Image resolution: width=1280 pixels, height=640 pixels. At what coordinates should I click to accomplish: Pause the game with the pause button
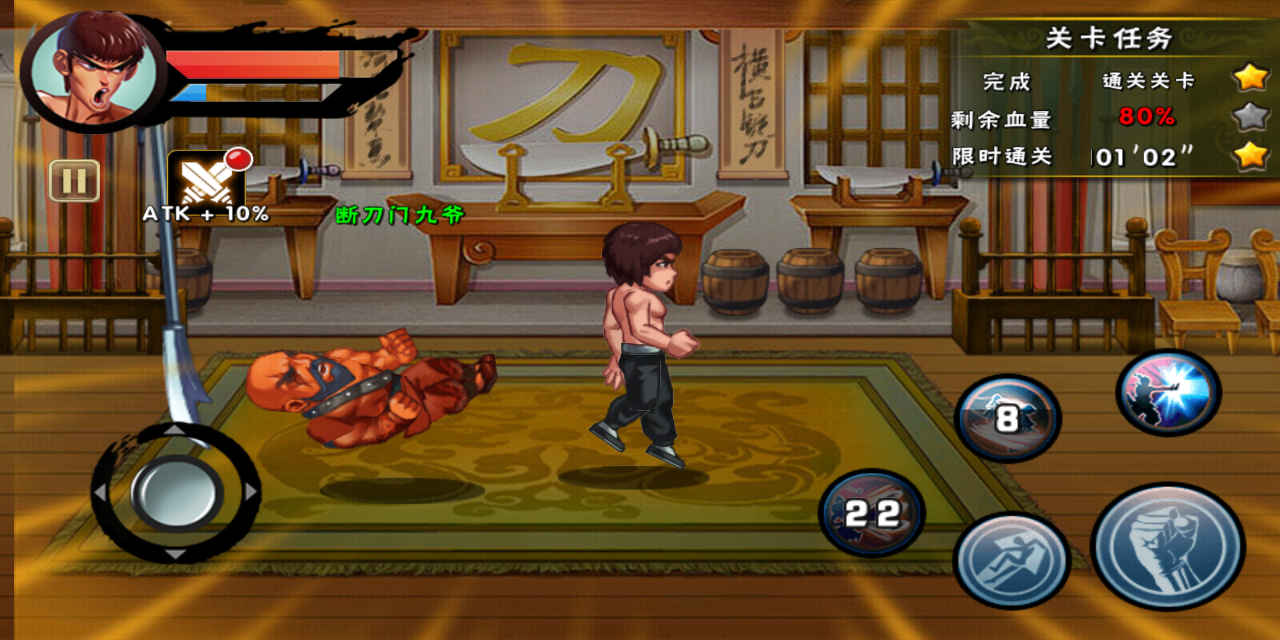(75, 181)
